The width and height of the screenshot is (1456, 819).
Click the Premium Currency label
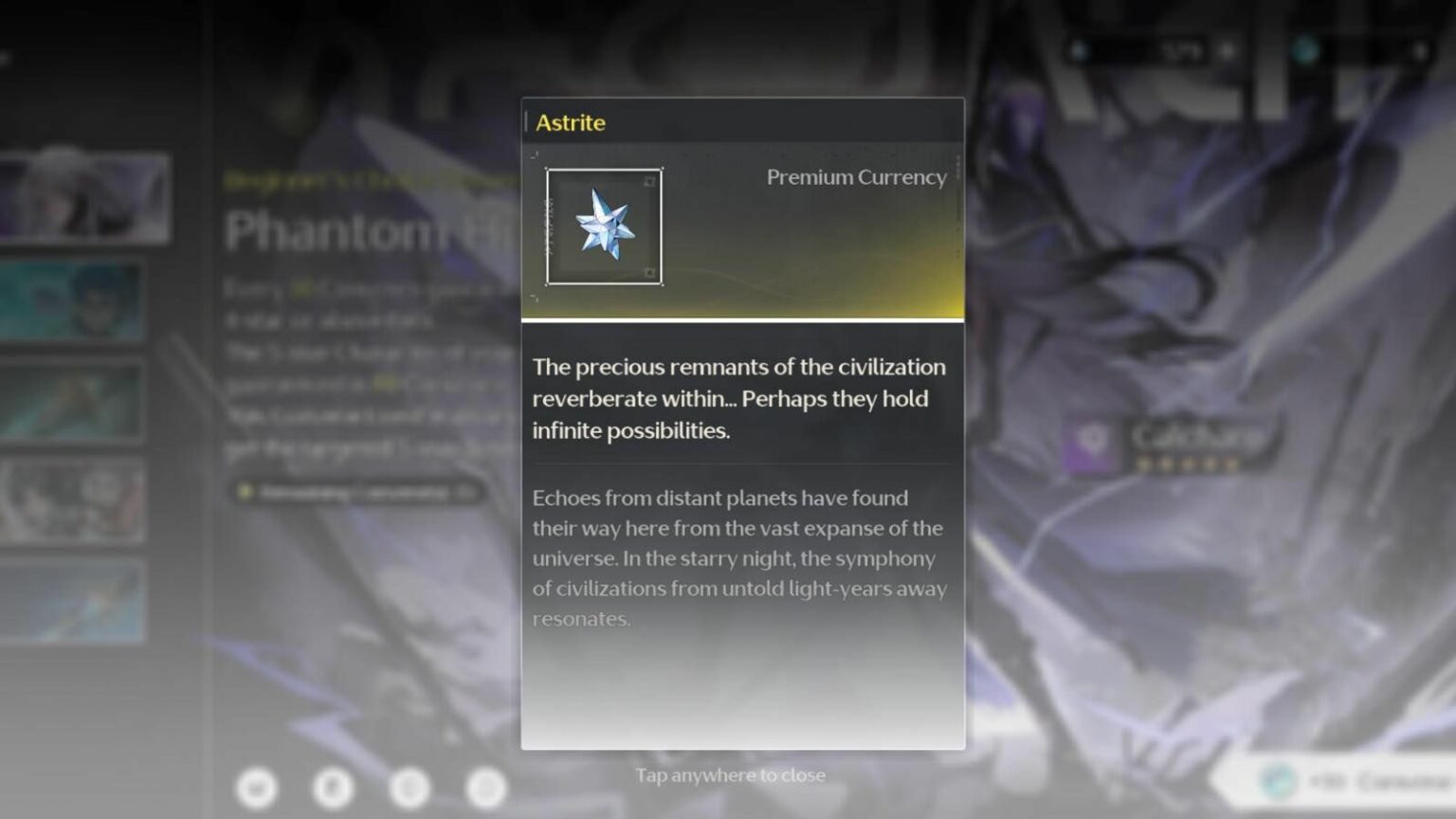pyautogui.click(x=856, y=177)
